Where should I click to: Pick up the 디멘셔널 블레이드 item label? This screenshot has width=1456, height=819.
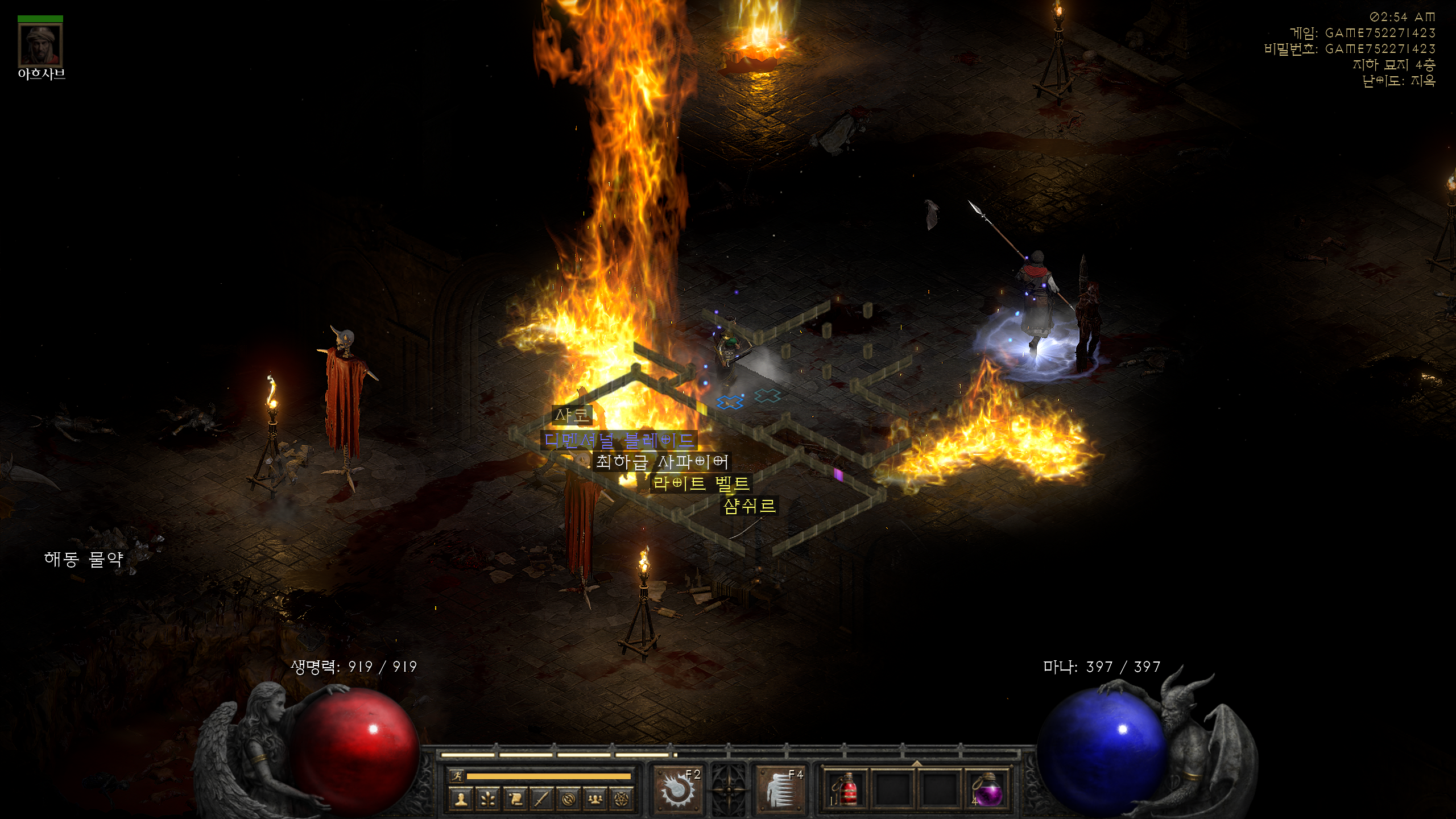619,440
